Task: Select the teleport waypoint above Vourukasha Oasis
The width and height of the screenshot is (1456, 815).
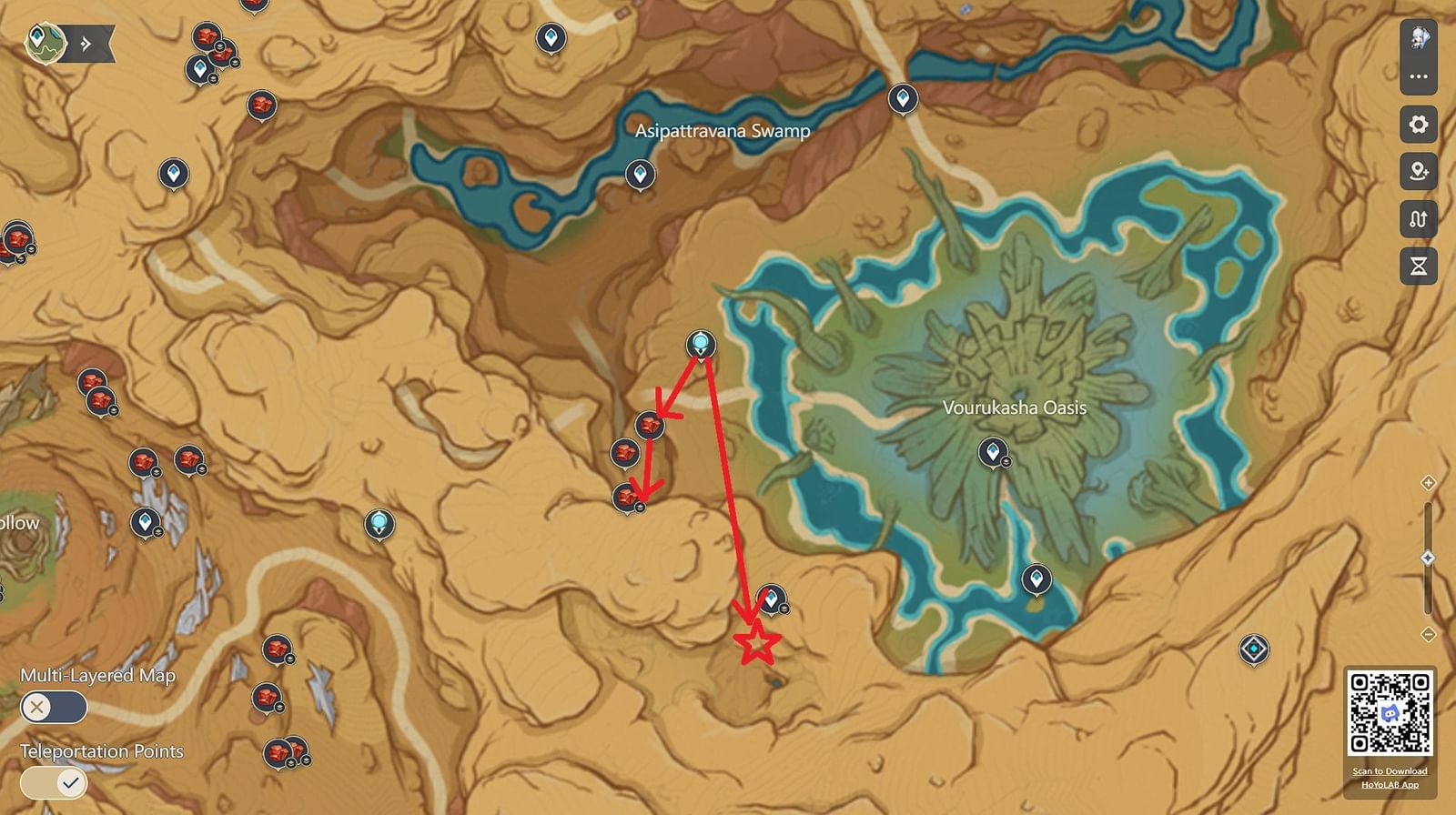Action: (x=993, y=452)
